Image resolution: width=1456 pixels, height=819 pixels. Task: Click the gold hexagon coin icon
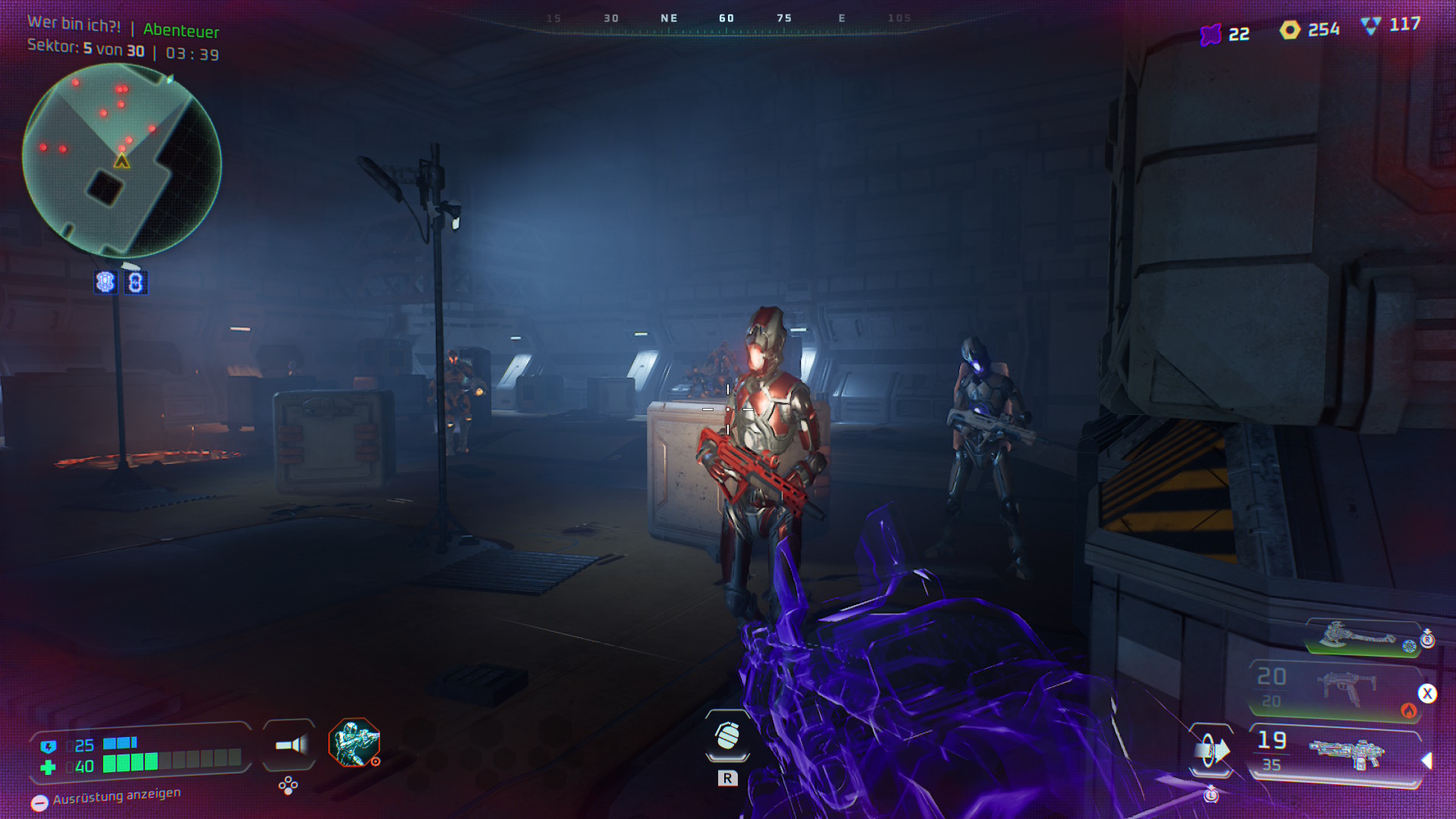point(1290,30)
